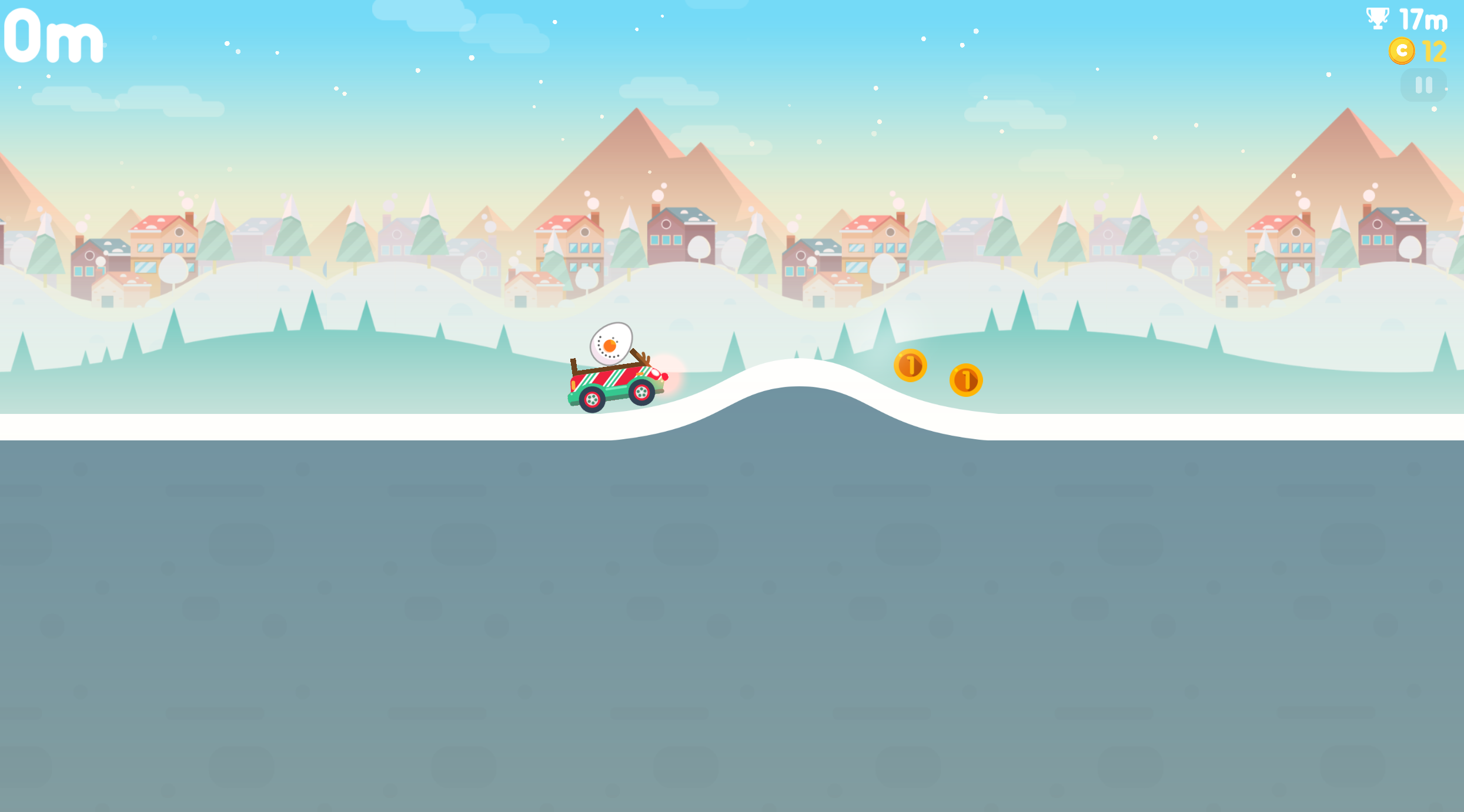This screenshot has height=812, width=1464.
Task: Click the gold coin currency icon
Action: point(1401,51)
